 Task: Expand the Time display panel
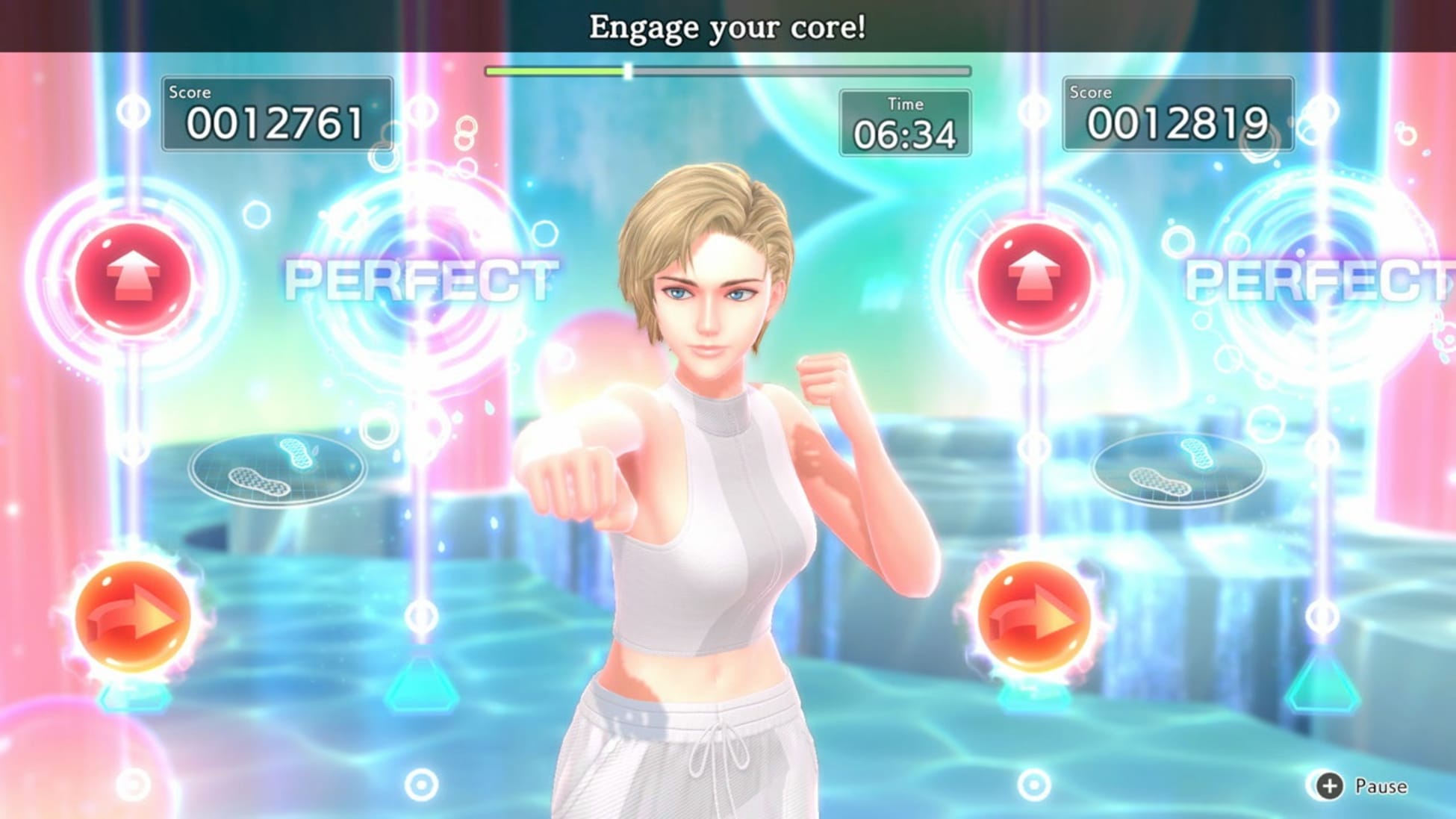coord(905,123)
